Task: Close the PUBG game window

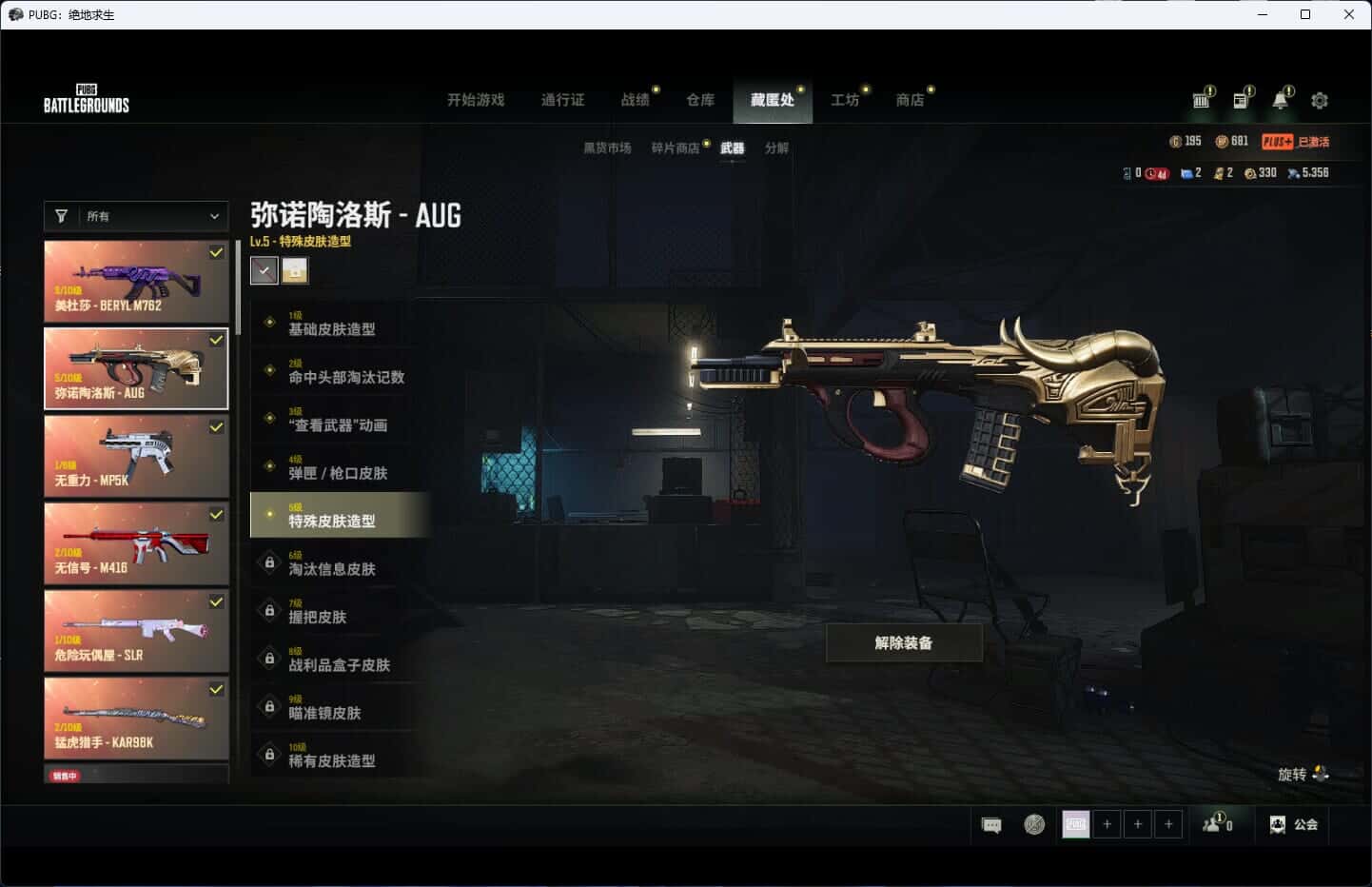Action: coord(1348,14)
